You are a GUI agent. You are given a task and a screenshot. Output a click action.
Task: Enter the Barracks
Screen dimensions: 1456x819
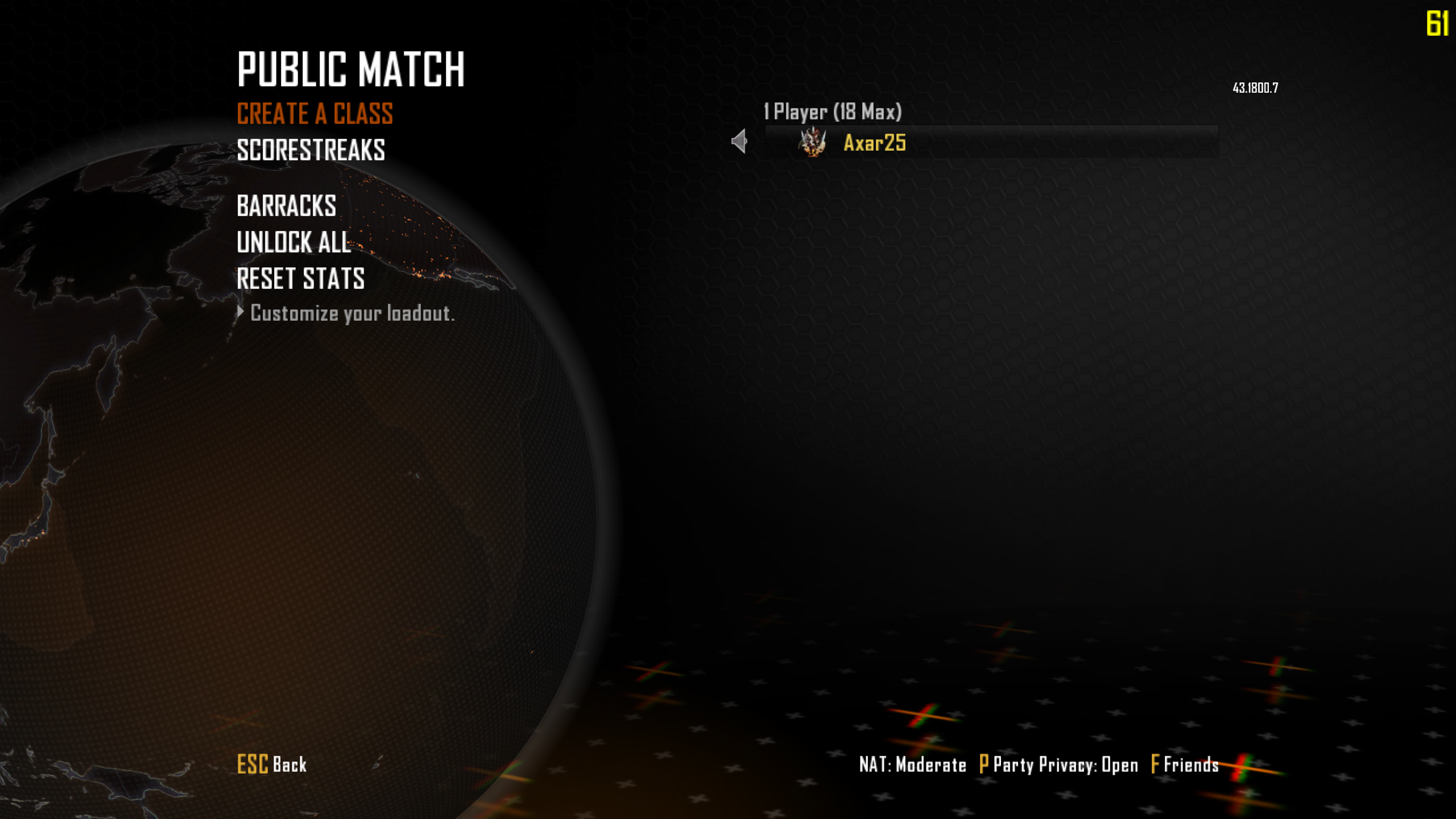coord(286,206)
